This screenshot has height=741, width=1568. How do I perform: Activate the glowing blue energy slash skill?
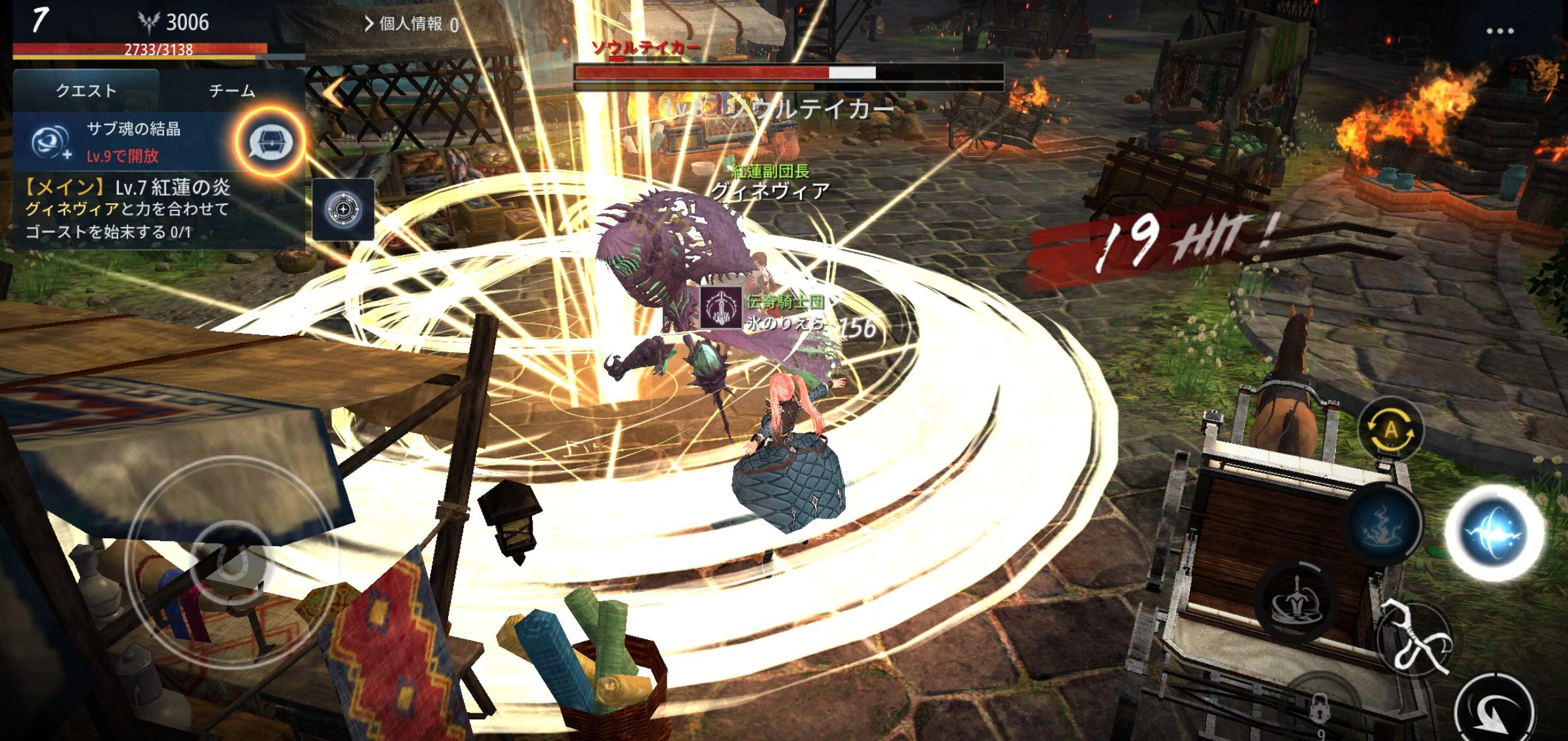1495,532
